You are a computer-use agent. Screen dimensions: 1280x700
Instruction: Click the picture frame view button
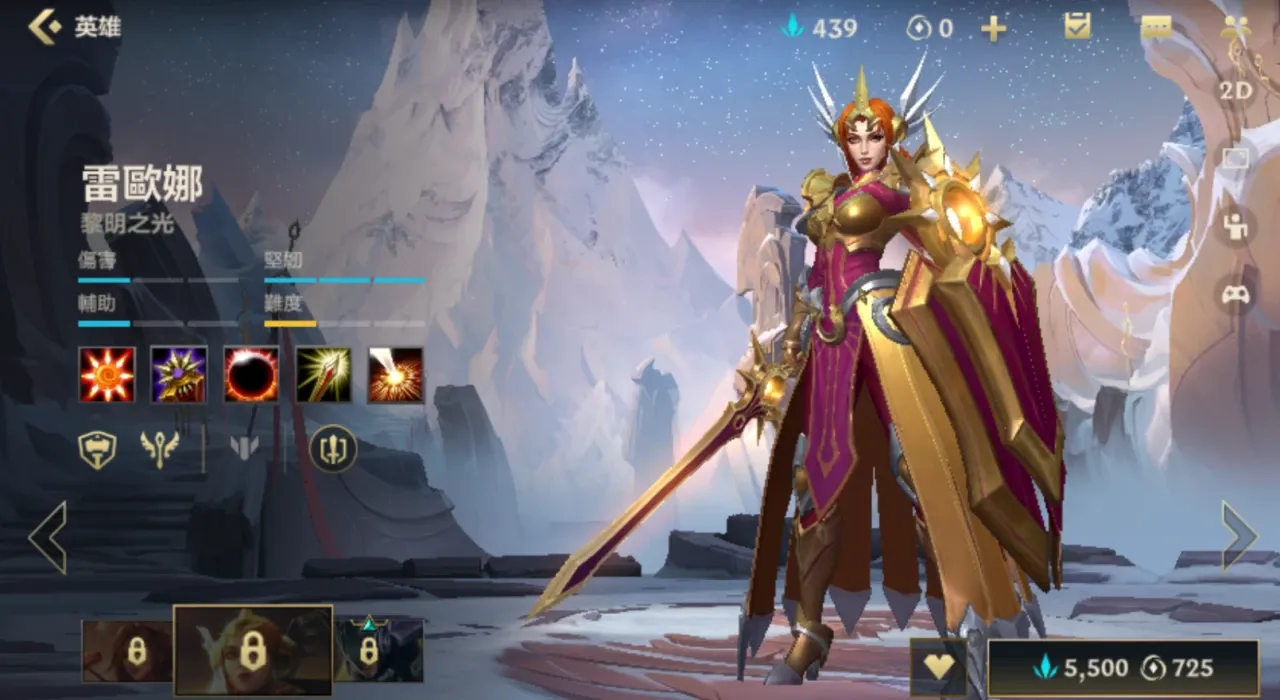click(x=1236, y=159)
